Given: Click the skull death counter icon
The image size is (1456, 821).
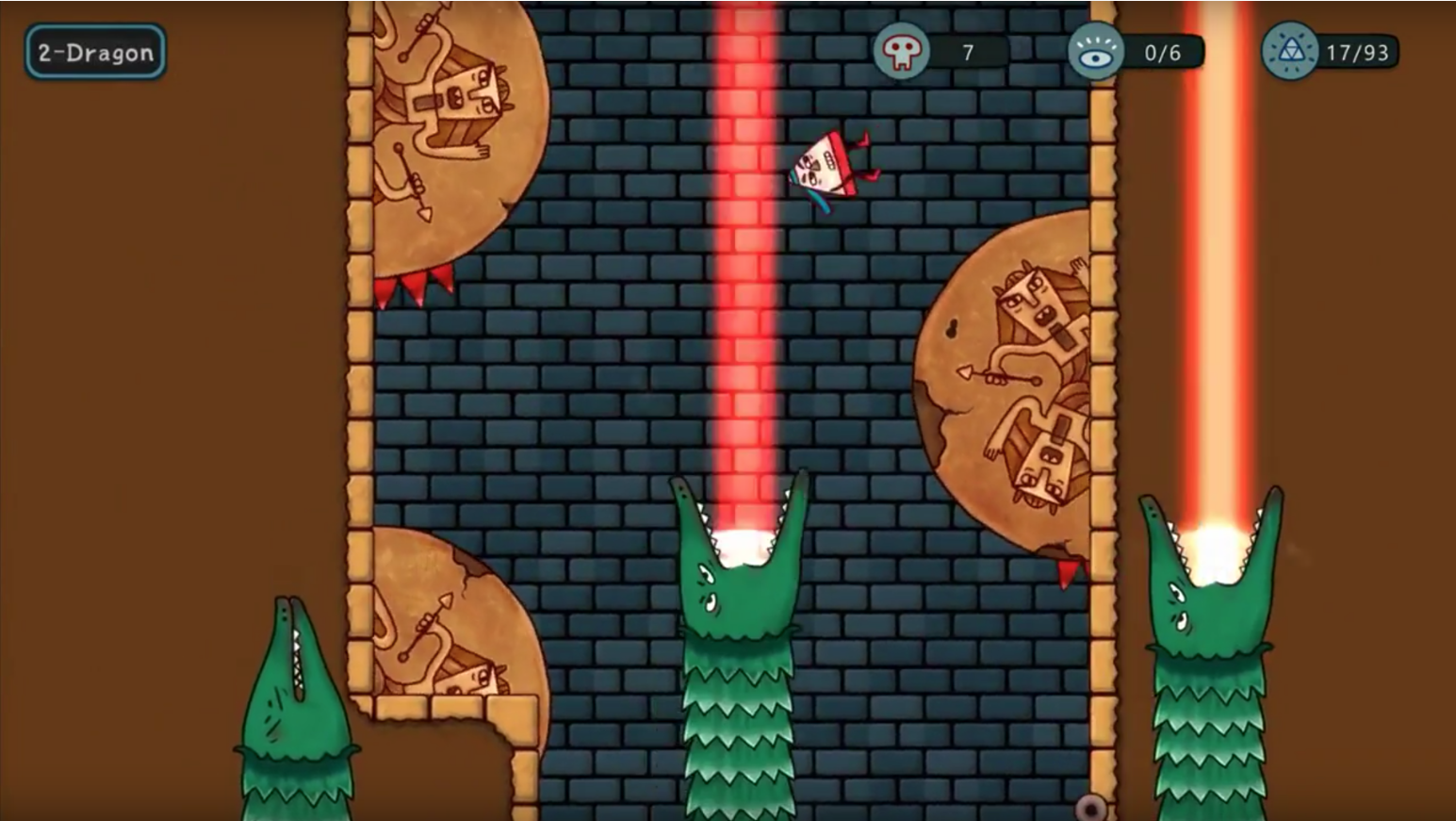Looking at the screenshot, I should pos(903,53).
